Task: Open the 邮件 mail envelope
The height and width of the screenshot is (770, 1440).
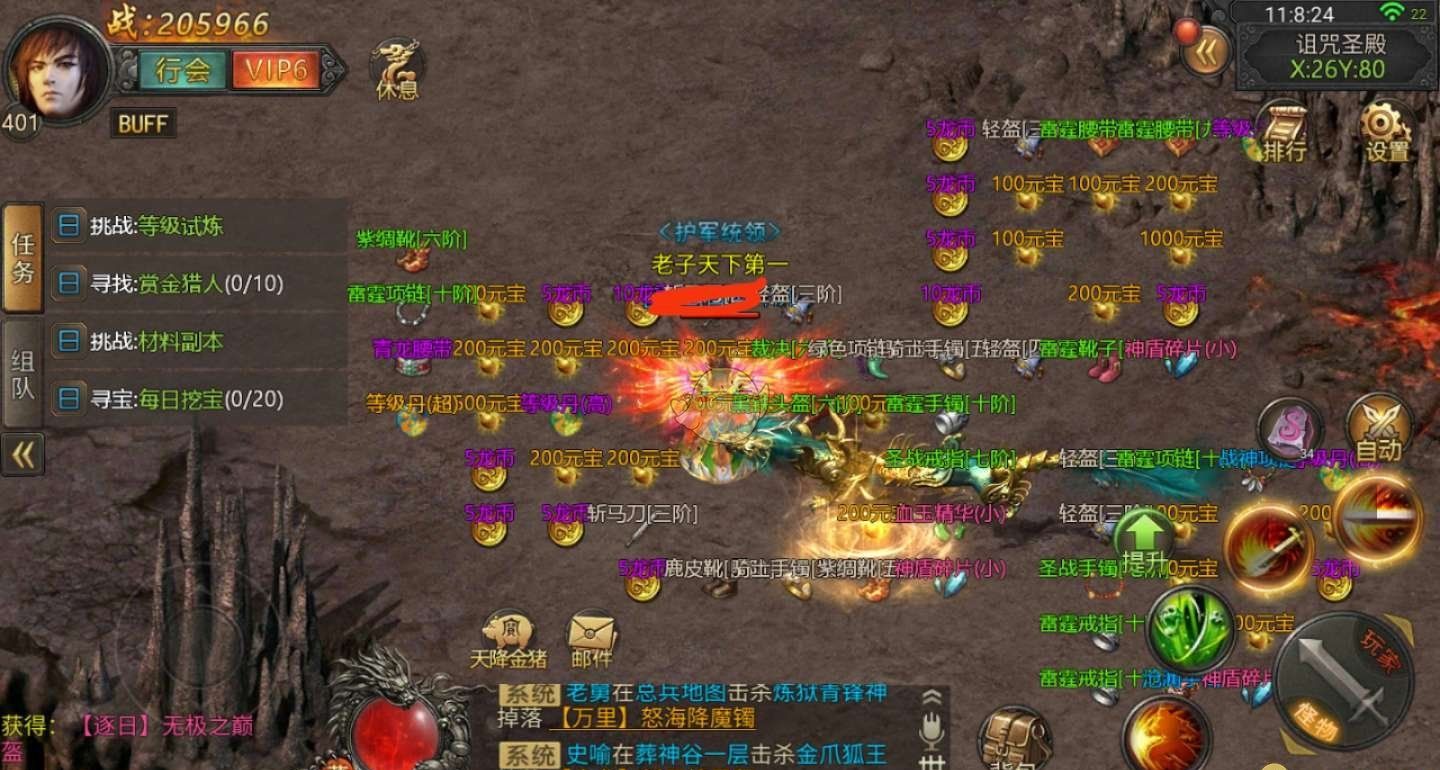Action: coord(591,640)
